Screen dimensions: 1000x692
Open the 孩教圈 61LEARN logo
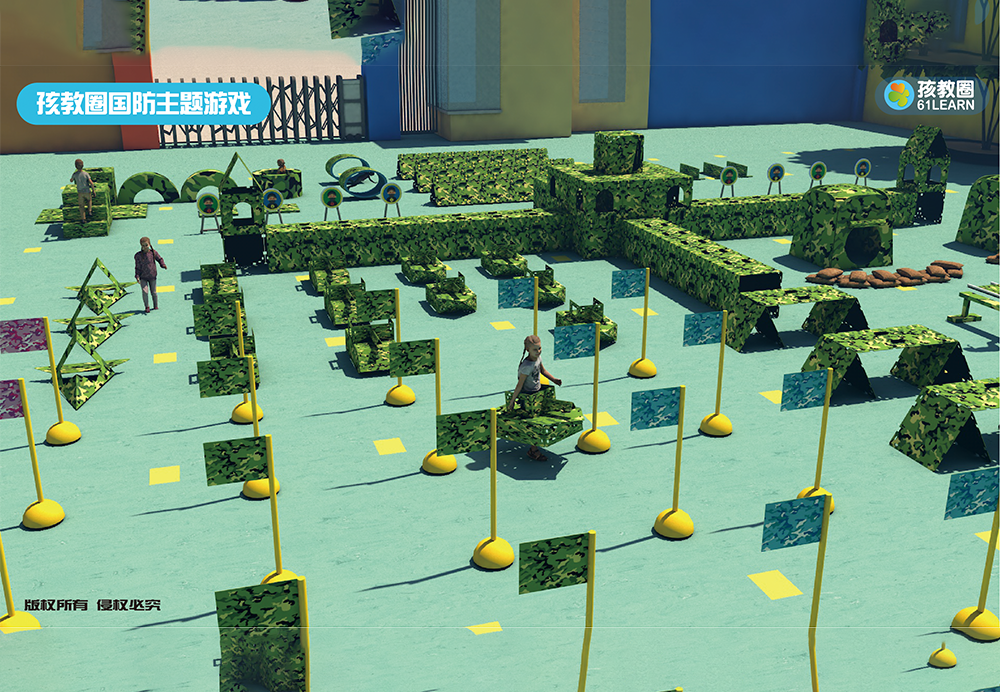click(x=929, y=95)
